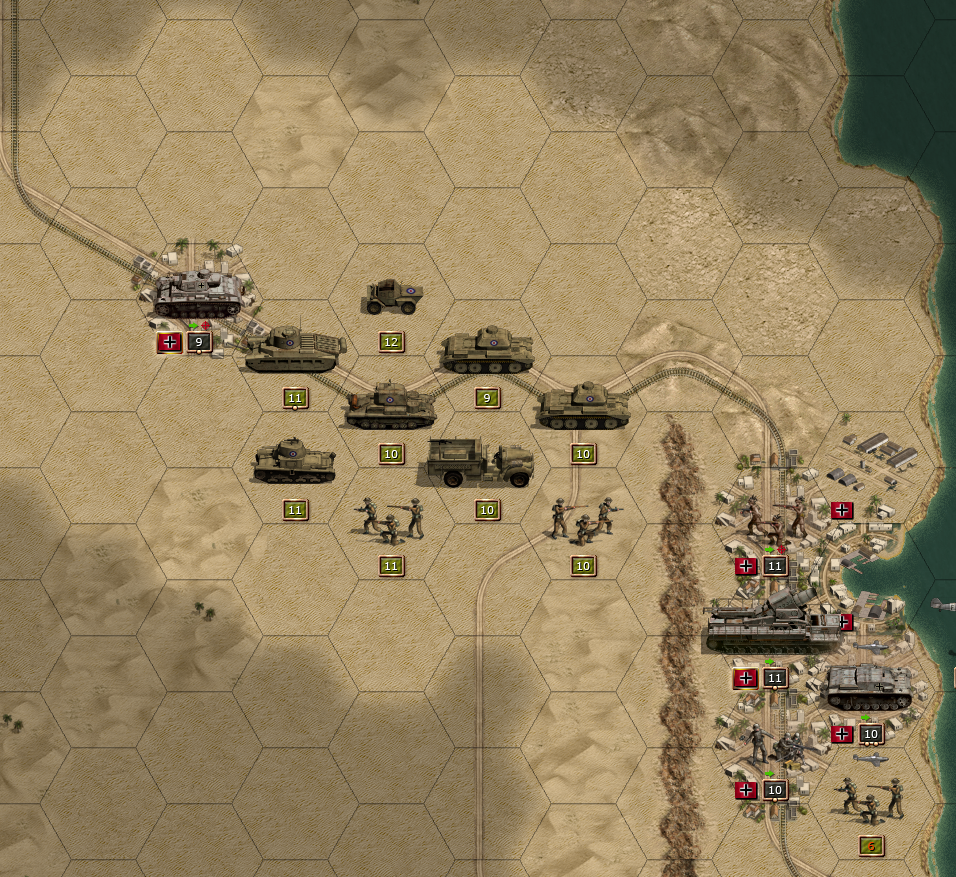Choose the German StuG assault gun
Viewport: 956px width, 877px height.
[868, 688]
